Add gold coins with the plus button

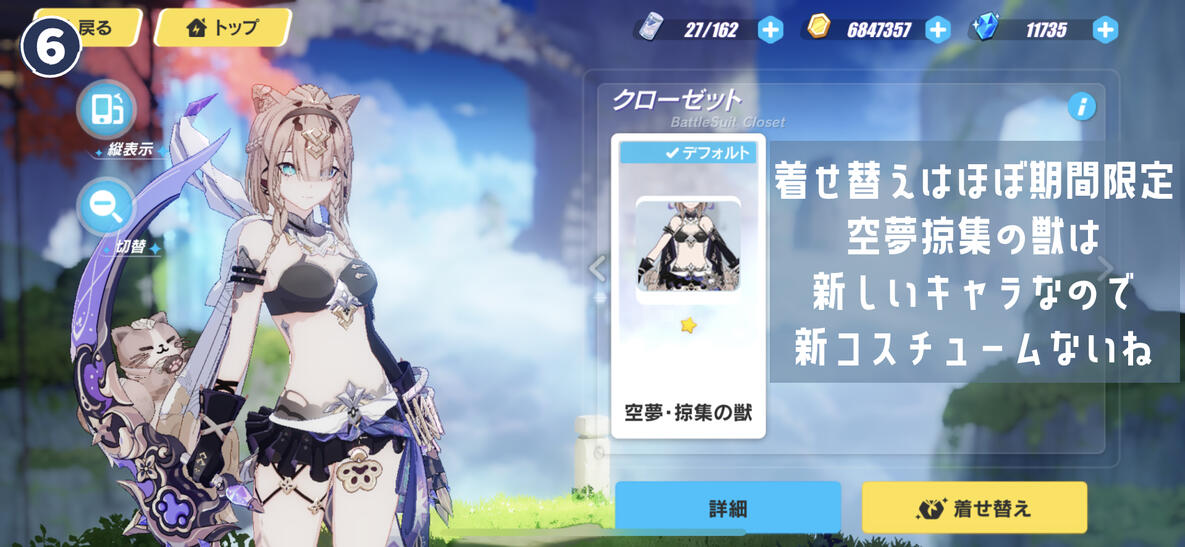pyautogui.click(x=937, y=30)
